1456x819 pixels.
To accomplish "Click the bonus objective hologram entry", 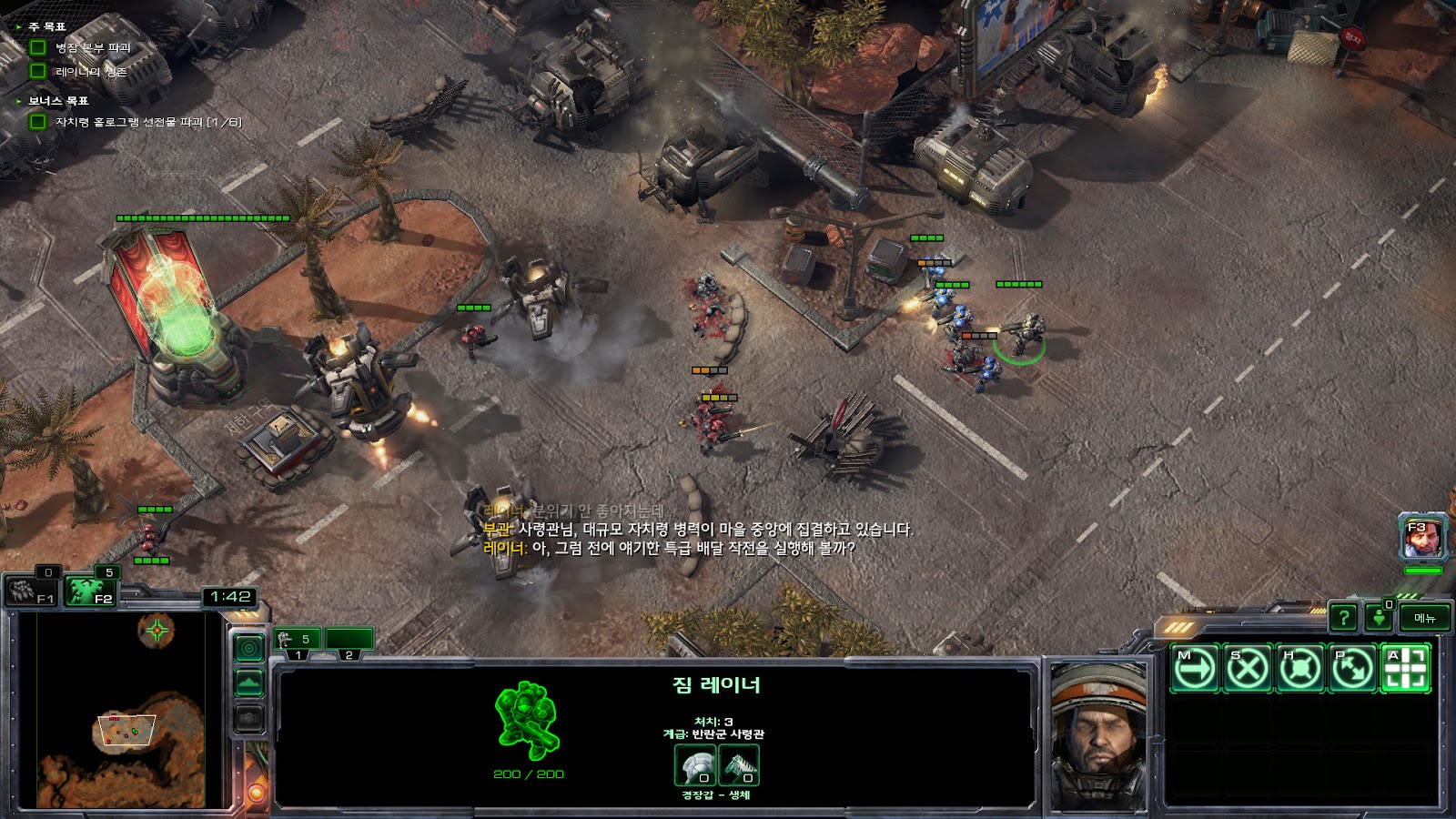I will pos(147,122).
